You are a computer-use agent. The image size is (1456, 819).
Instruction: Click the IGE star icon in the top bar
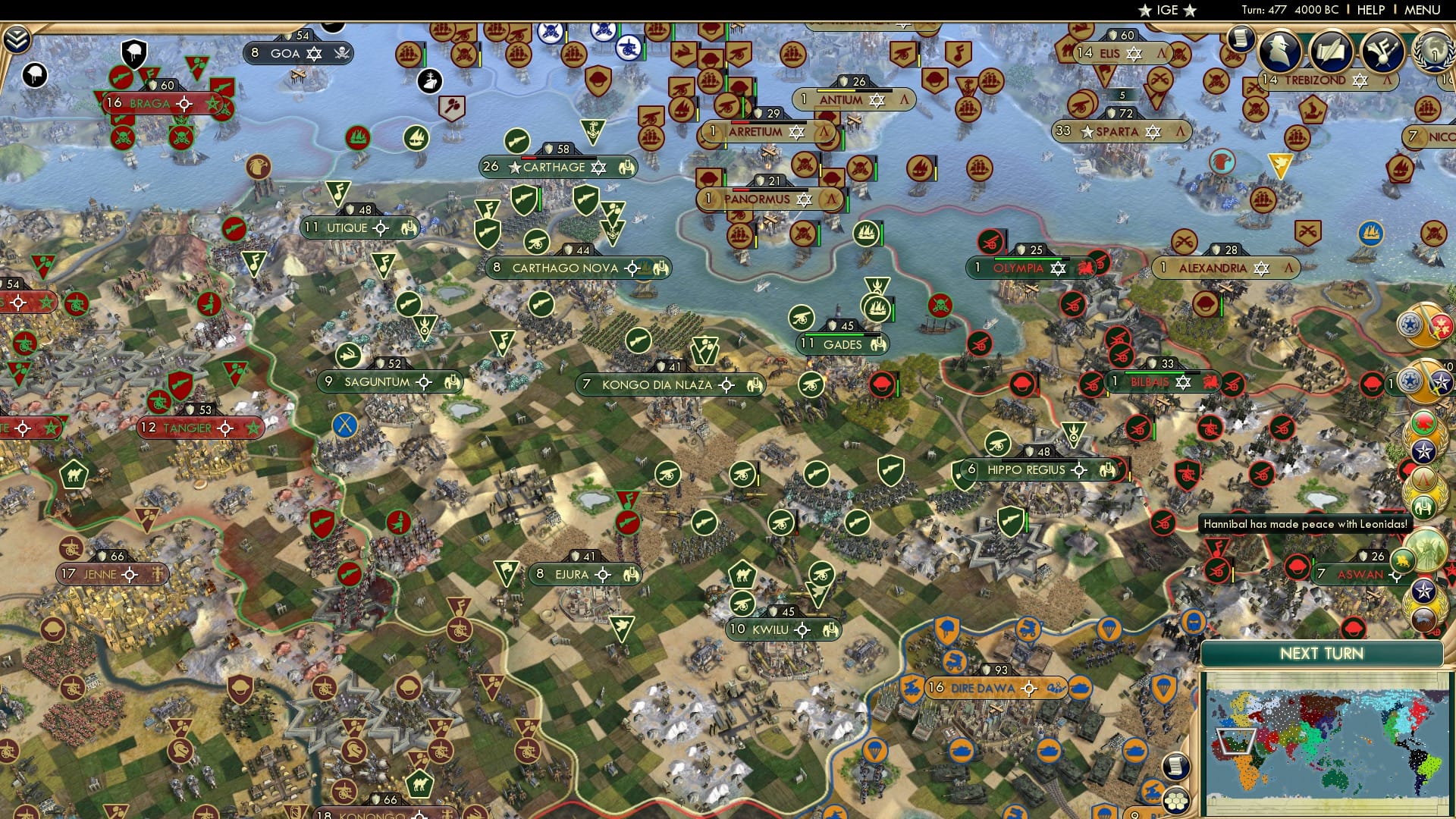[1145, 11]
